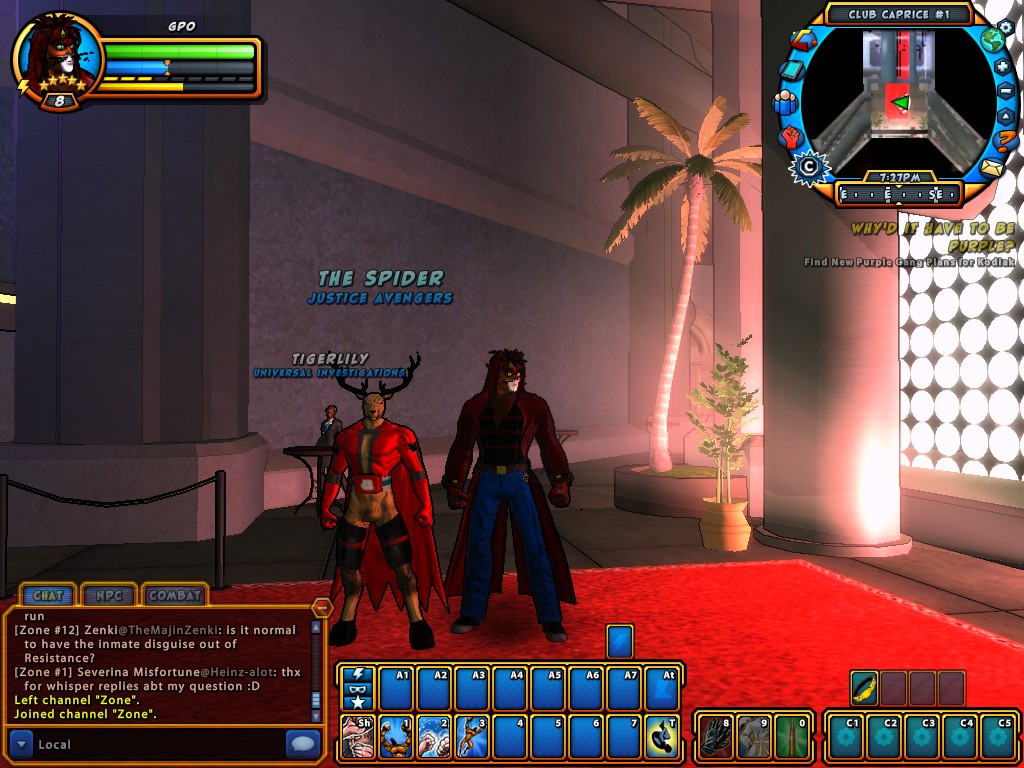Zoom in the minimap with the plus button
This screenshot has height=768, width=1024.
point(1003,68)
